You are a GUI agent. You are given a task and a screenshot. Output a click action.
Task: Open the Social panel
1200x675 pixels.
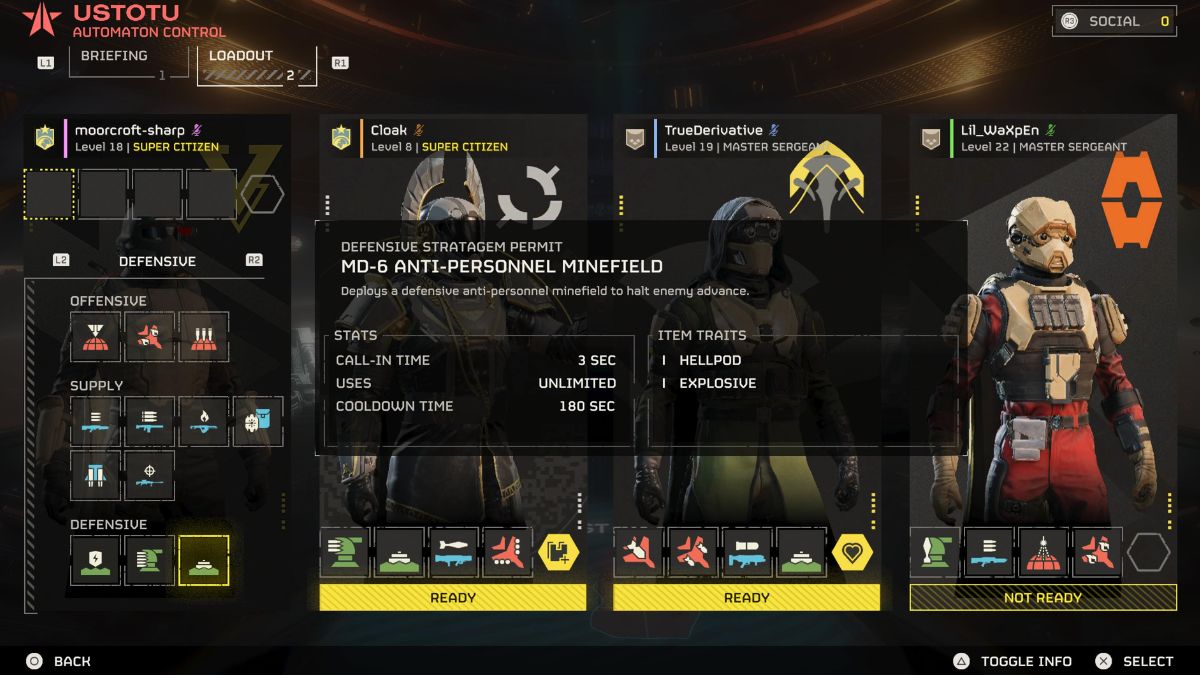pyautogui.click(x=1113, y=21)
